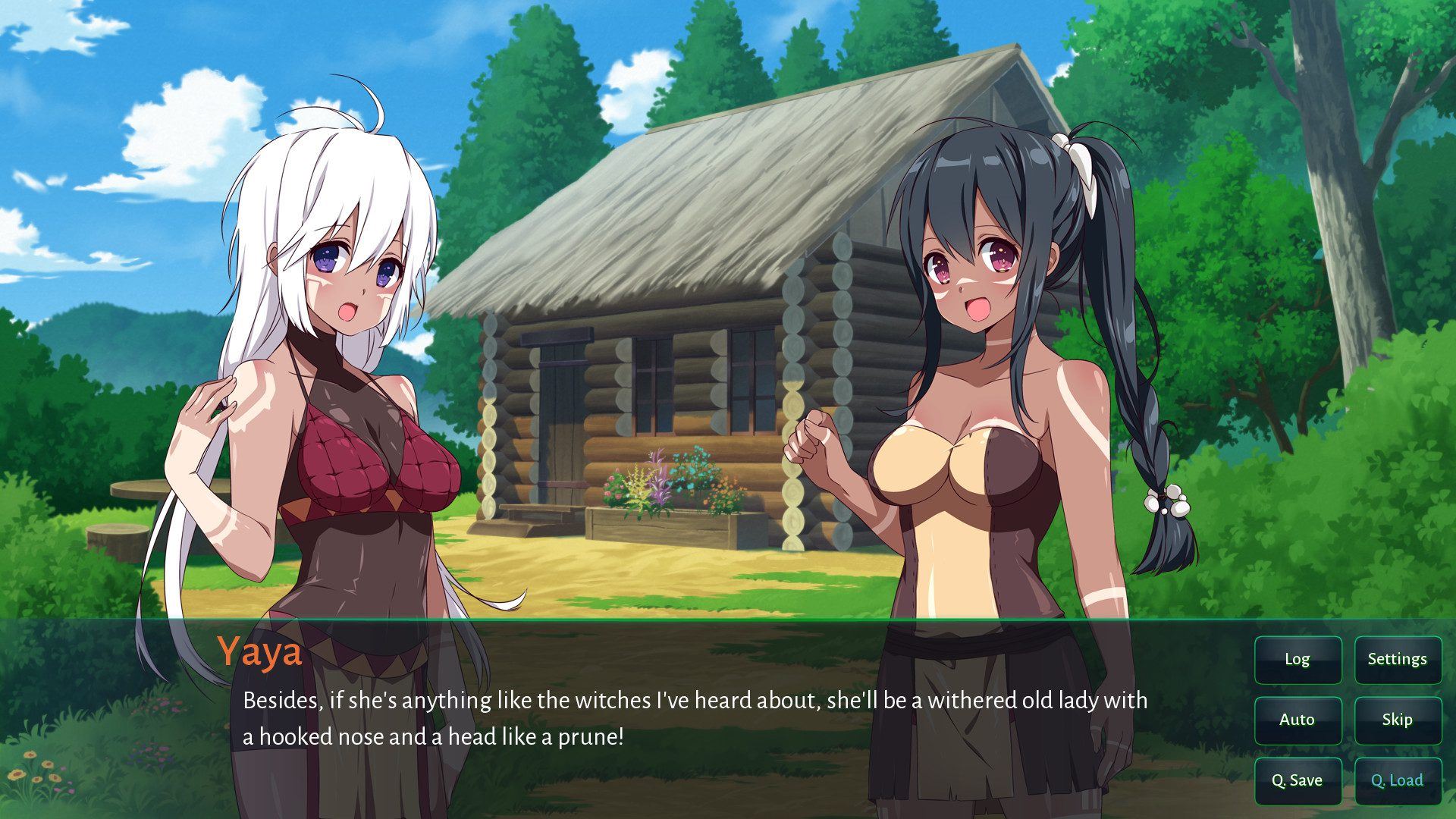The image size is (1456, 819).
Task: Enable Auto dialogue advance
Action: [x=1298, y=720]
